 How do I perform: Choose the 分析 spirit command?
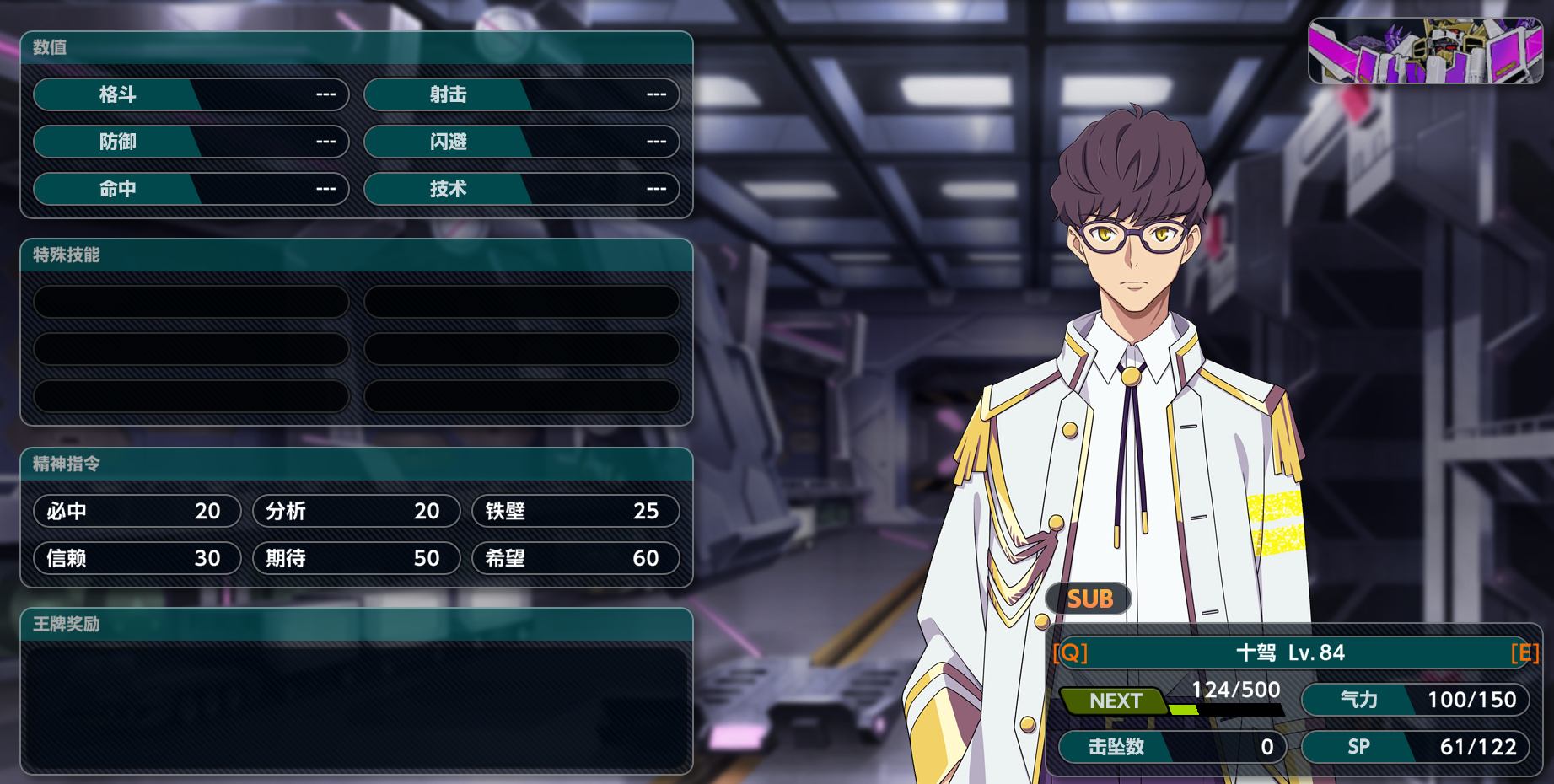tap(357, 511)
